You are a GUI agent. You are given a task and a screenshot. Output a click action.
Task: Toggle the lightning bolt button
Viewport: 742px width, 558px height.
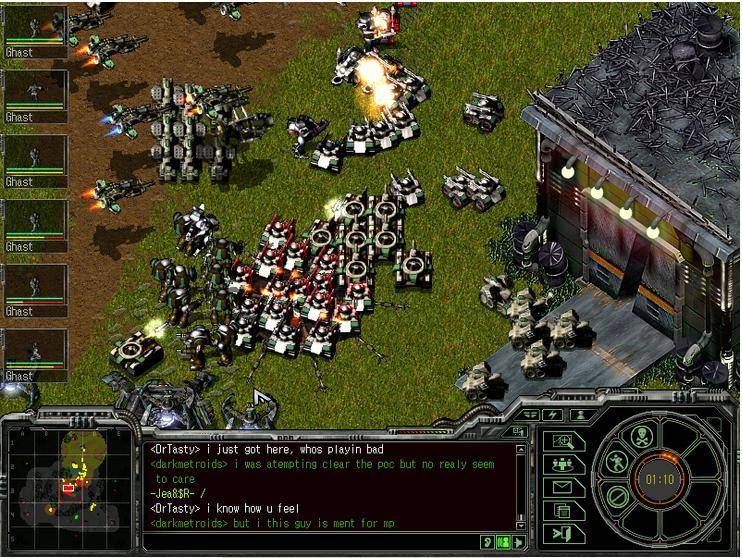pyautogui.click(x=554, y=414)
